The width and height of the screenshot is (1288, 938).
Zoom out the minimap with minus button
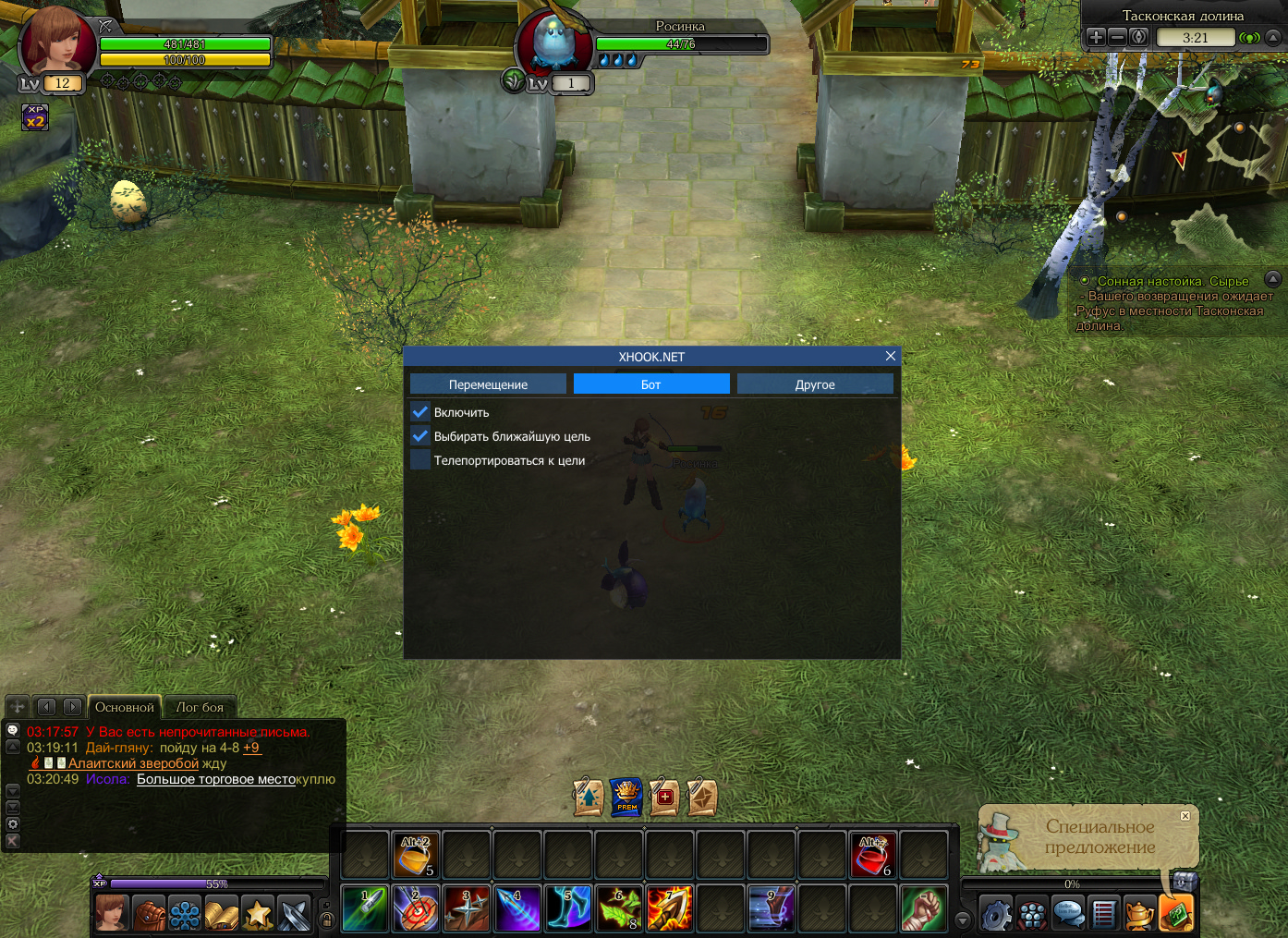coord(1117,37)
